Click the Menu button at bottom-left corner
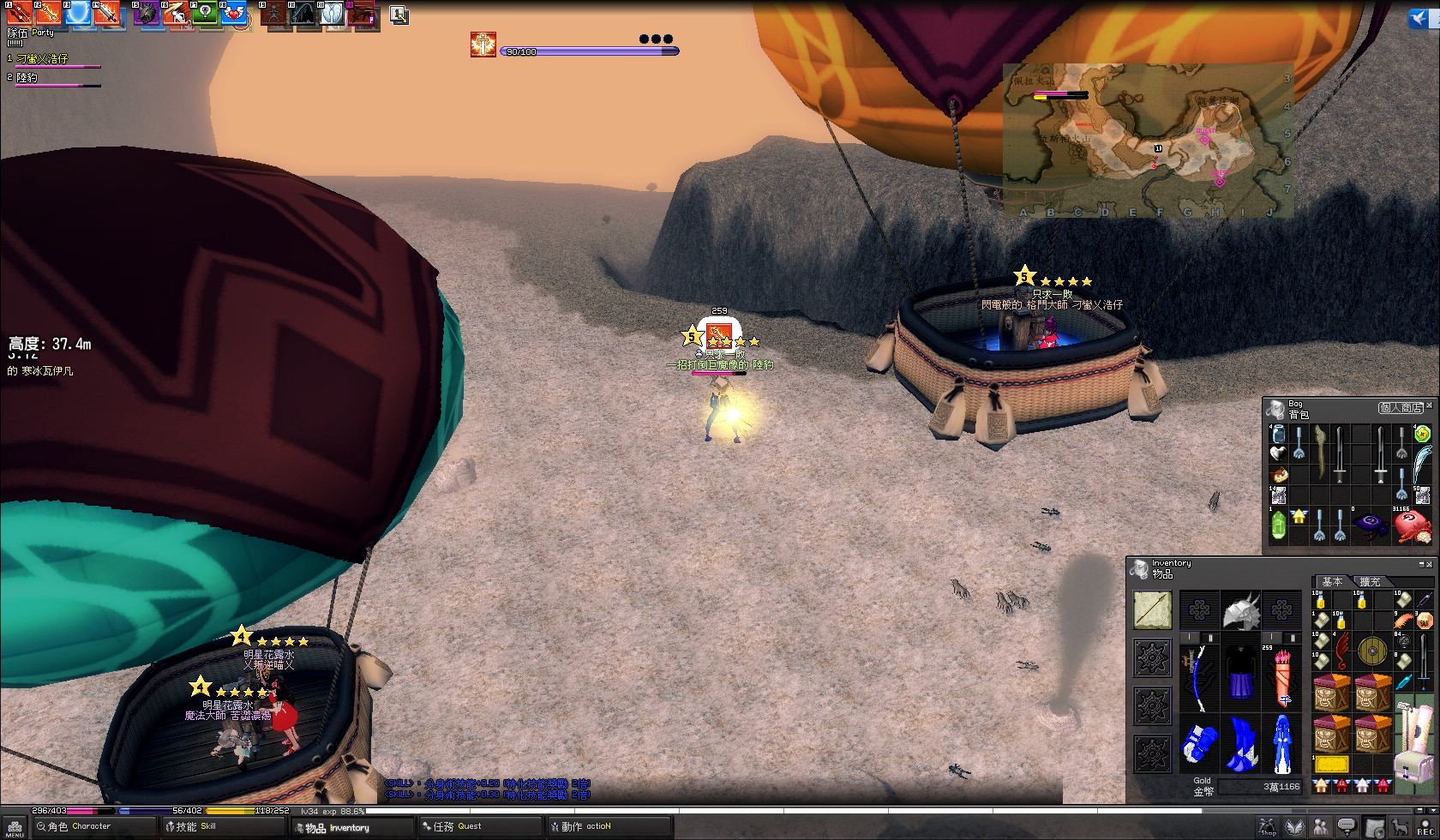The height and width of the screenshot is (840, 1440). [x=15, y=829]
